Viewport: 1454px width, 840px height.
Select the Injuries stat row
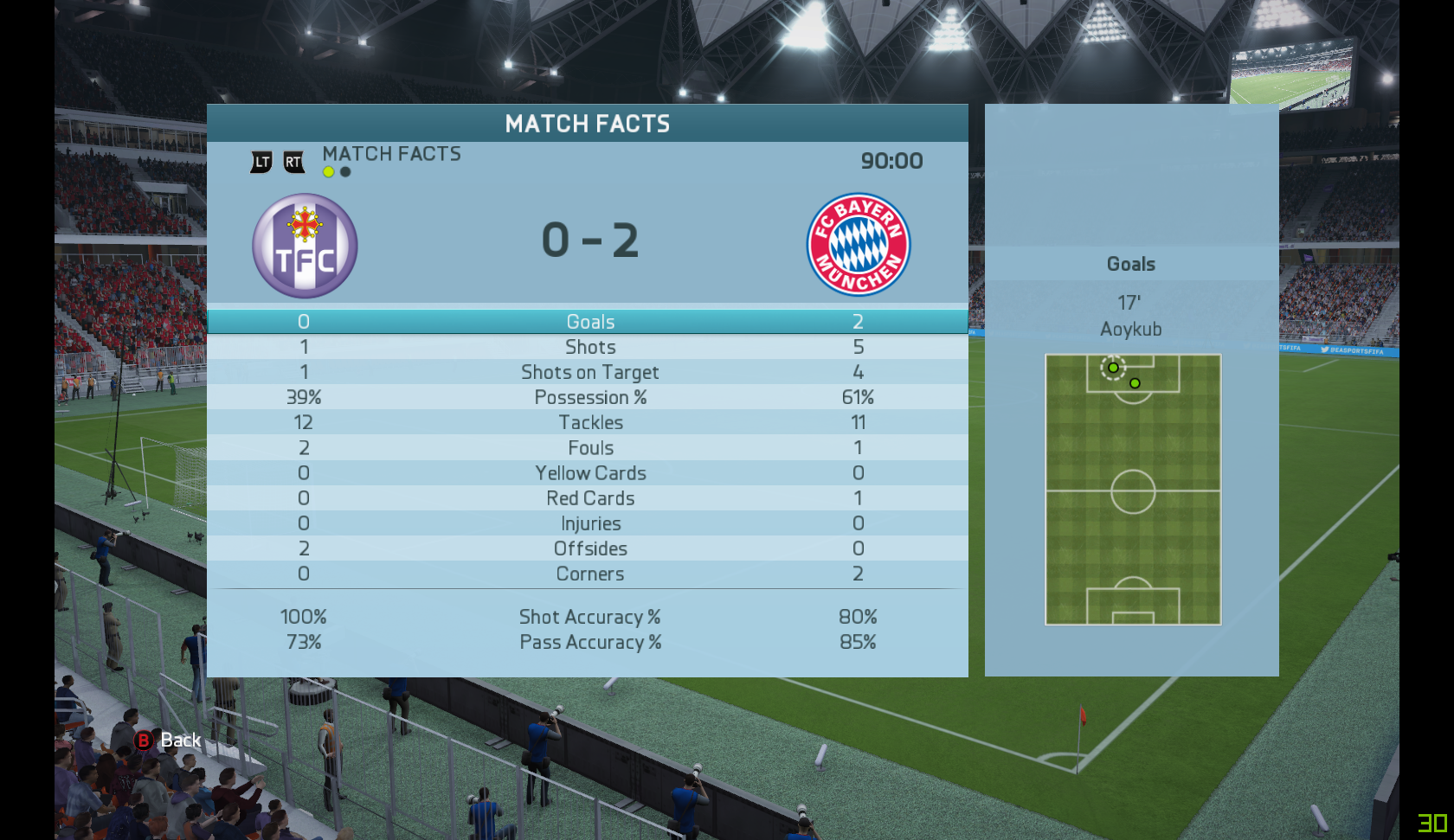click(x=589, y=523)
